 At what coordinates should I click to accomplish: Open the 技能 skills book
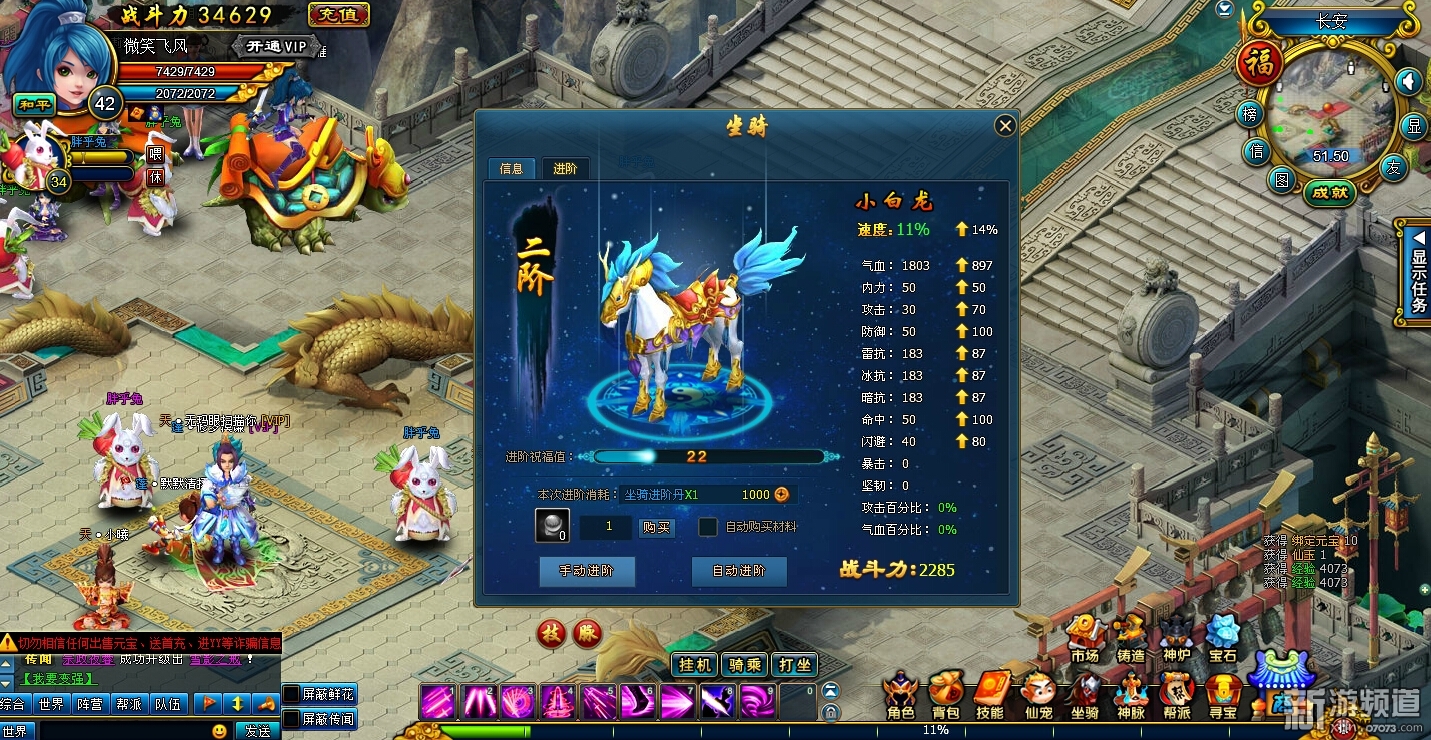(990, 695)
